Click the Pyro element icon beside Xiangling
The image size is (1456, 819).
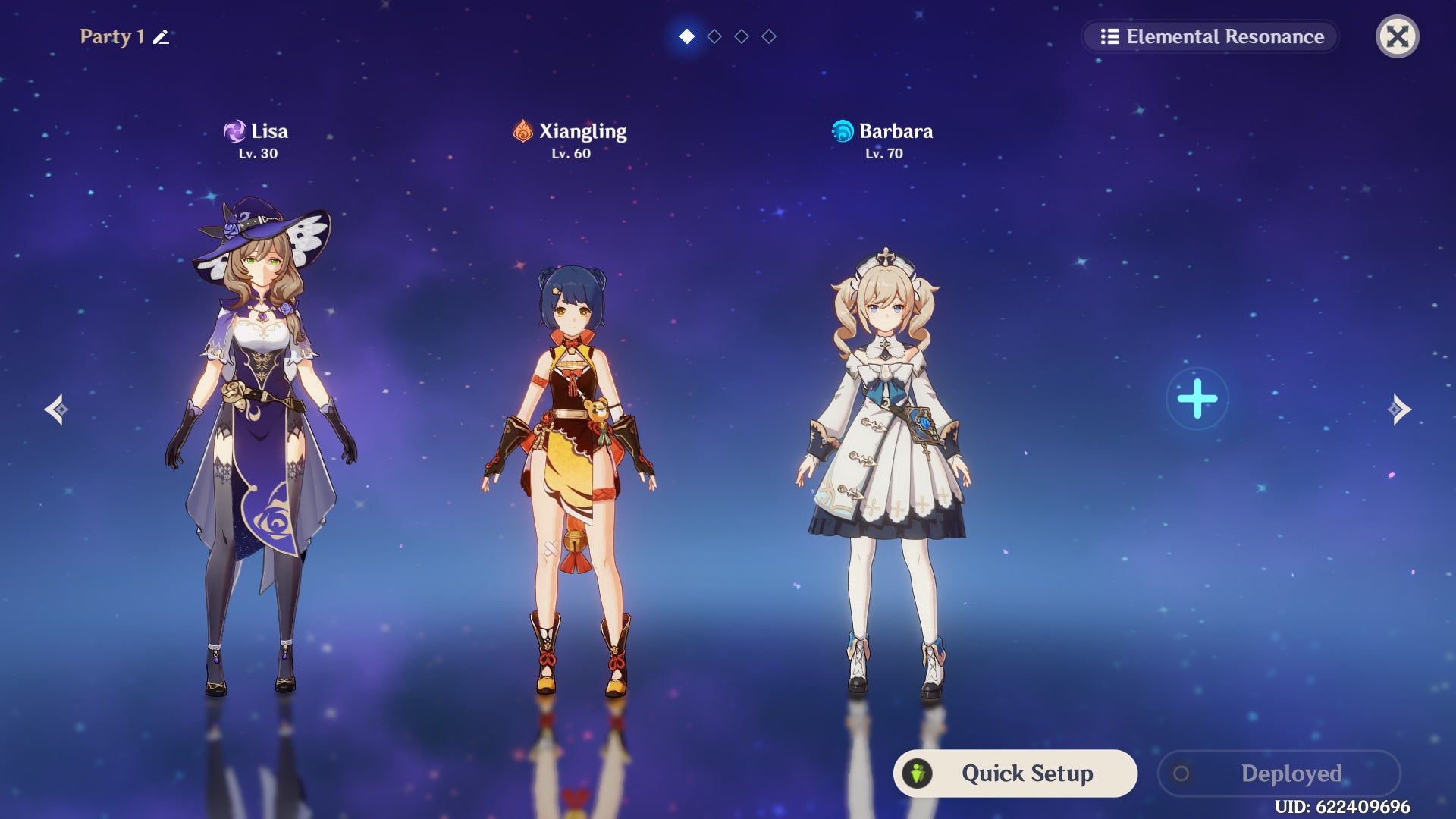point(525,130)
